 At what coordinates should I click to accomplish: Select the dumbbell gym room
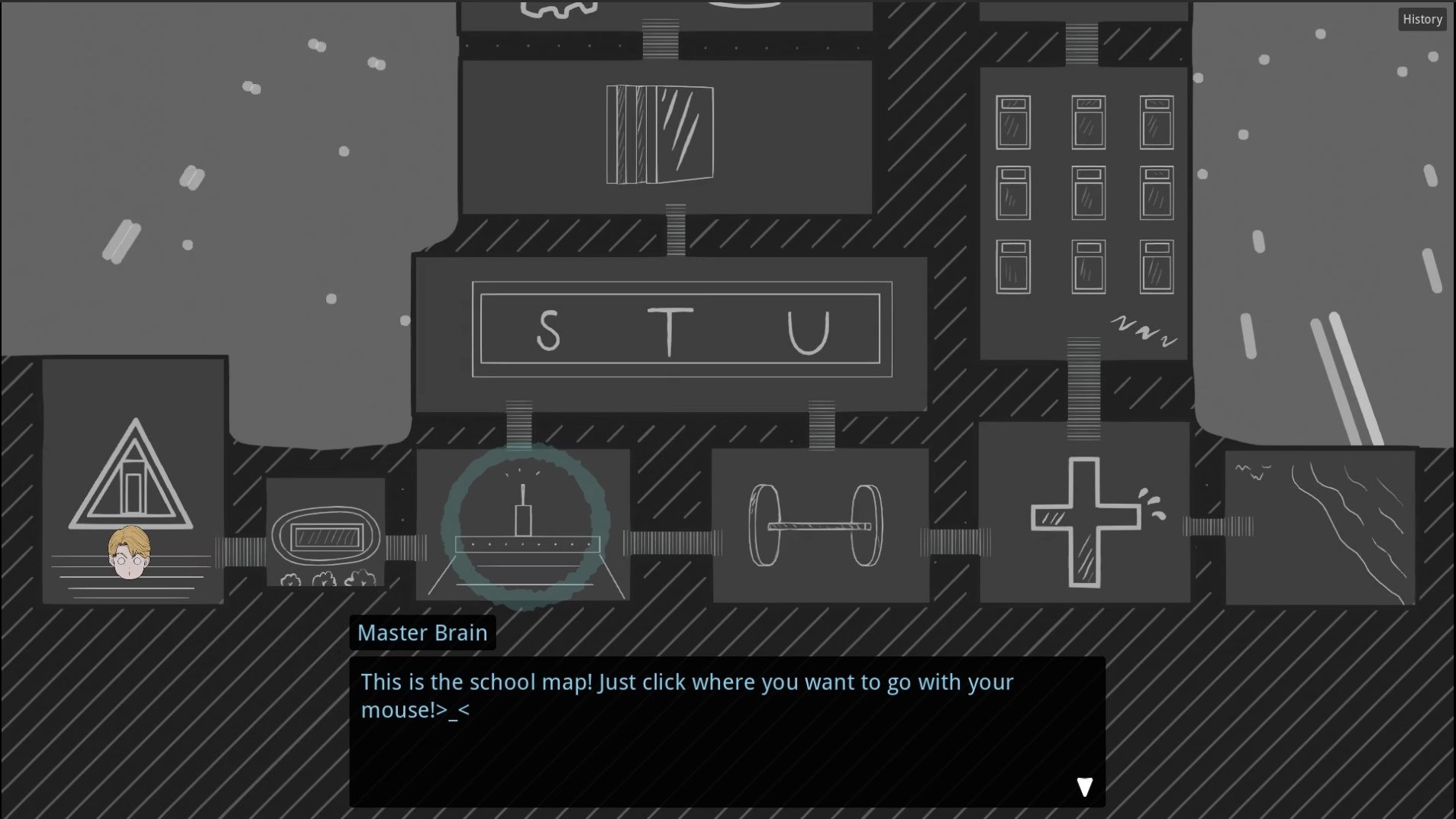click(x=819, y=525)
